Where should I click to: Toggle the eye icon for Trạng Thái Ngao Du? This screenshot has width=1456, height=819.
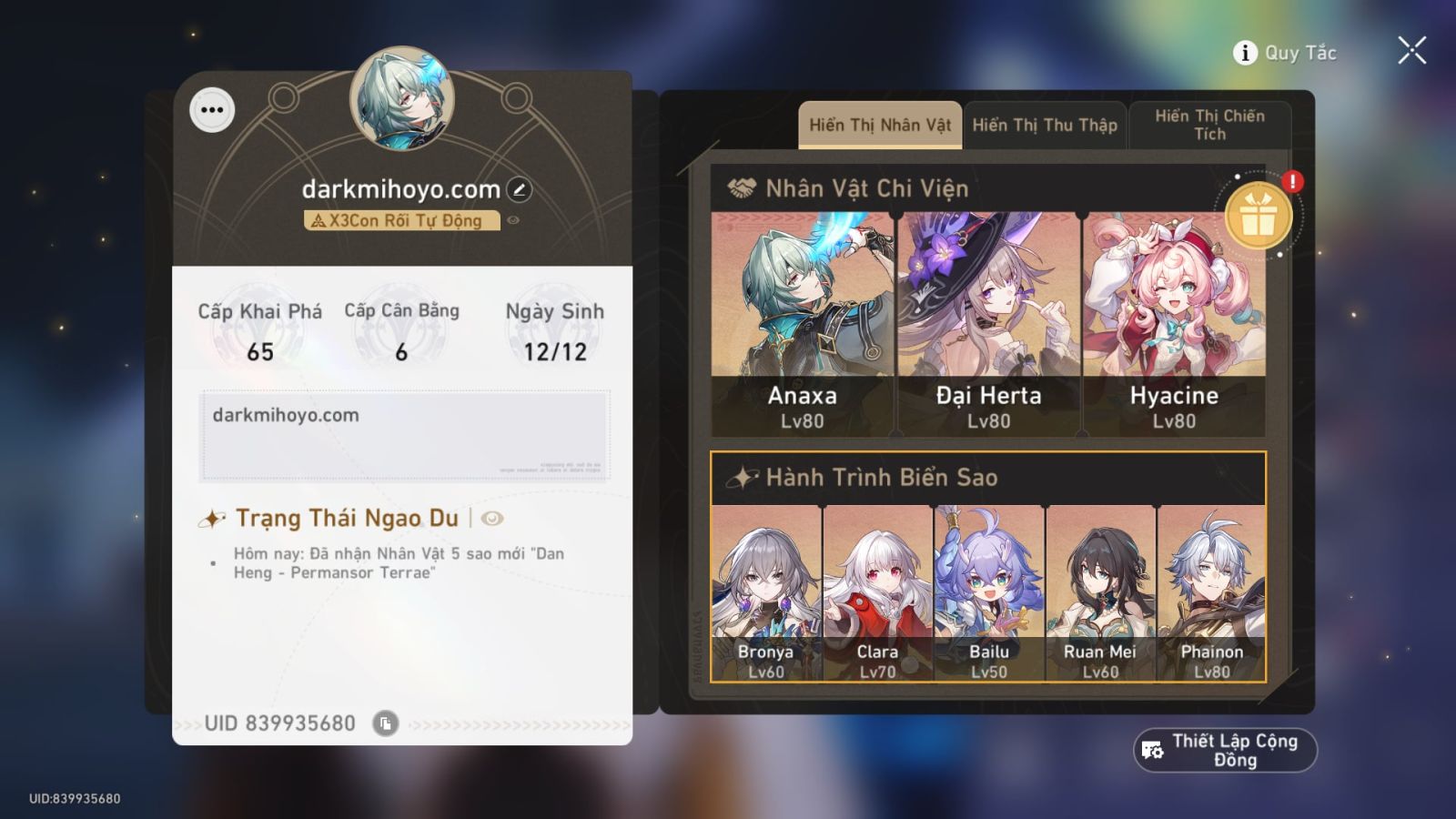(491, 519)
